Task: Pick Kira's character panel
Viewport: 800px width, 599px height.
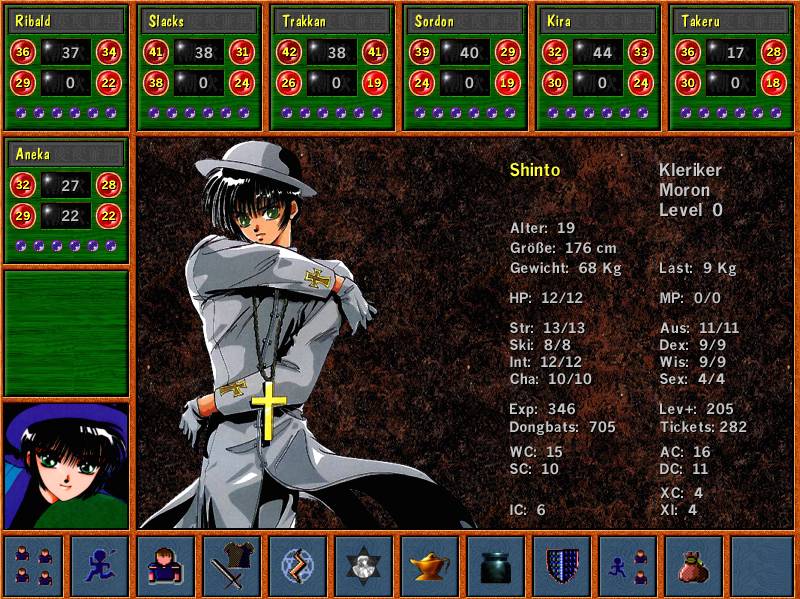Action: 600,68
